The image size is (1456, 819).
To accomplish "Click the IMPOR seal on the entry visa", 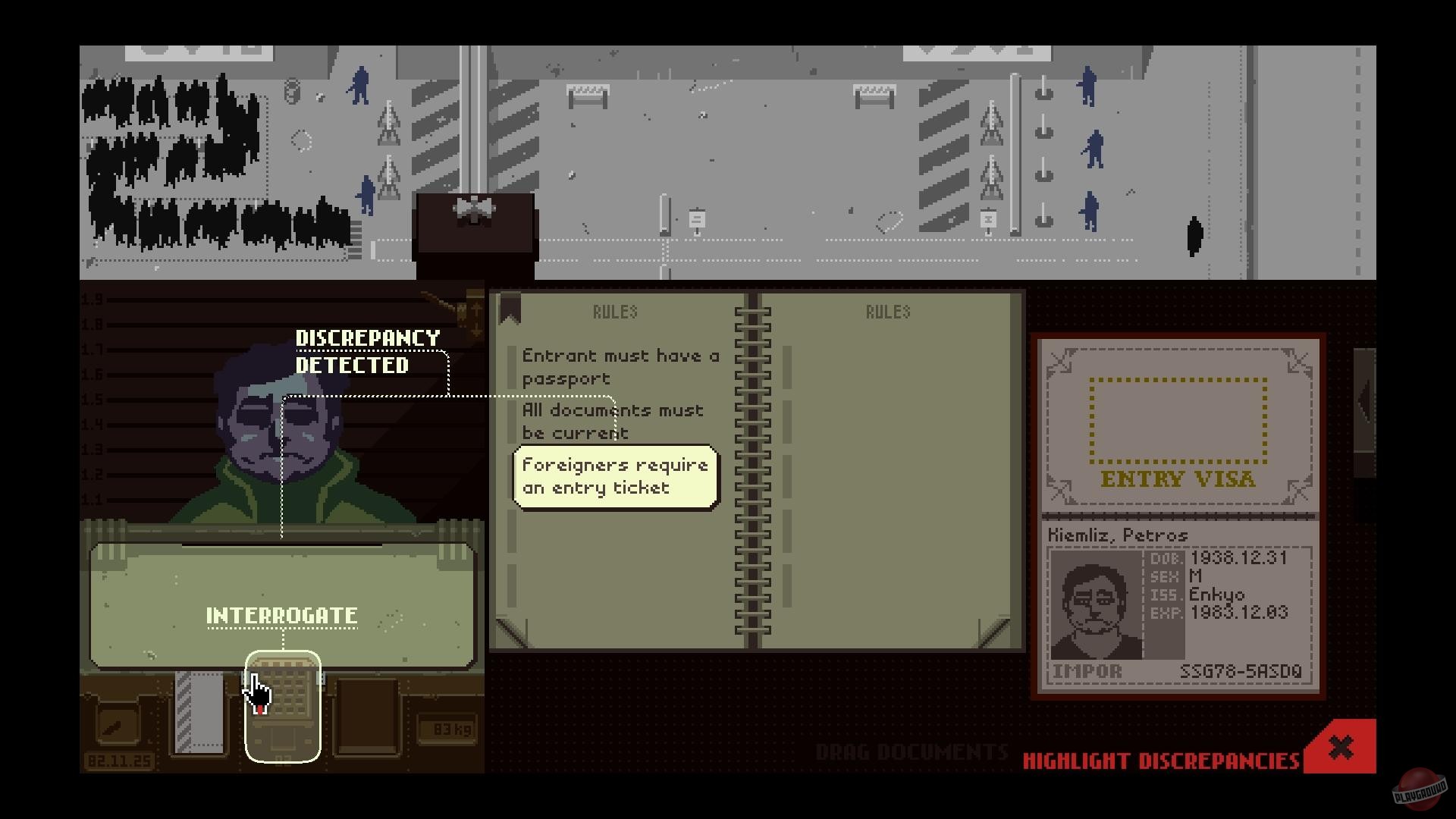I will coord(1086,670).
